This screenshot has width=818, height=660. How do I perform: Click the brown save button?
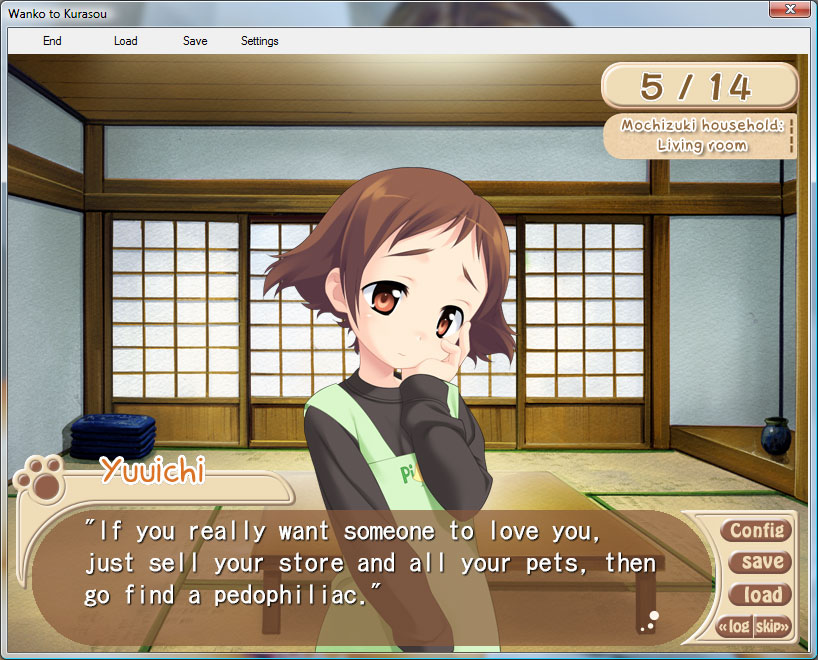(x=762, y=562)
